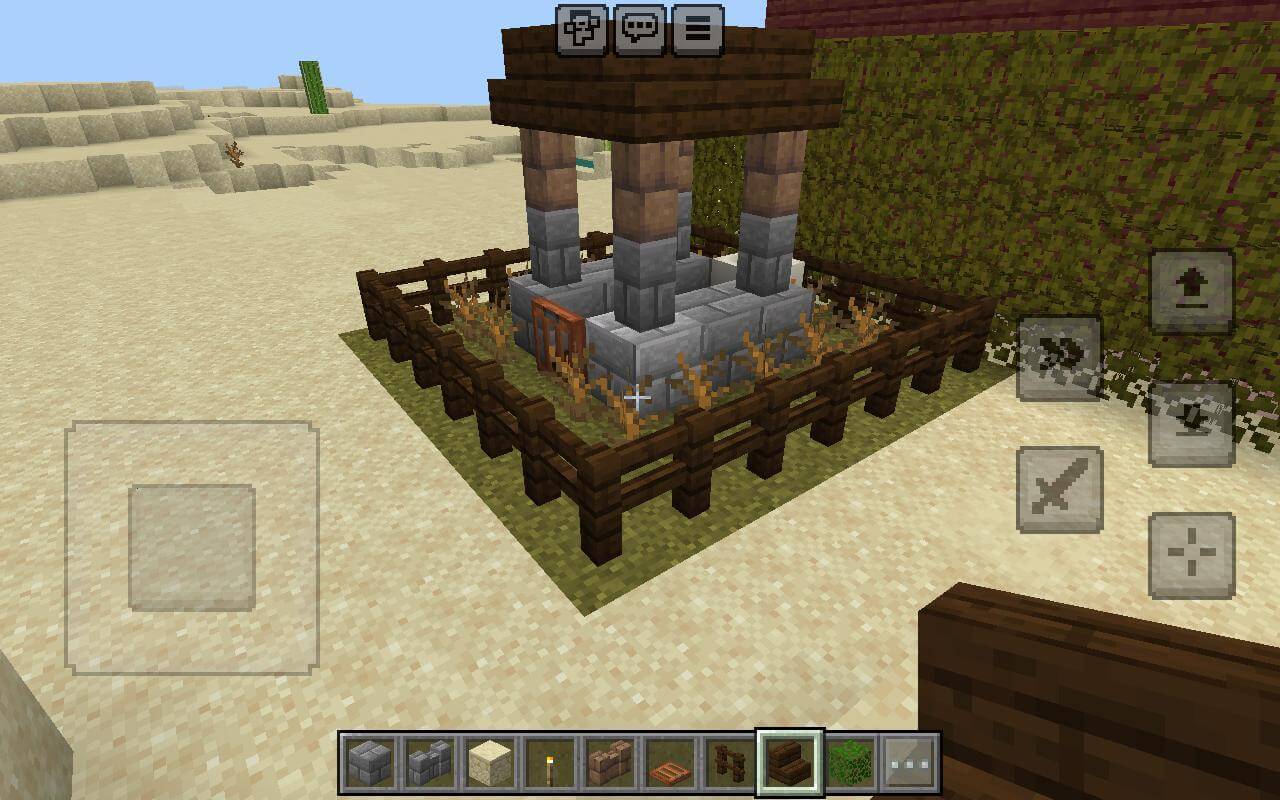Open the pause menu hamburger button

coord(698,29)
